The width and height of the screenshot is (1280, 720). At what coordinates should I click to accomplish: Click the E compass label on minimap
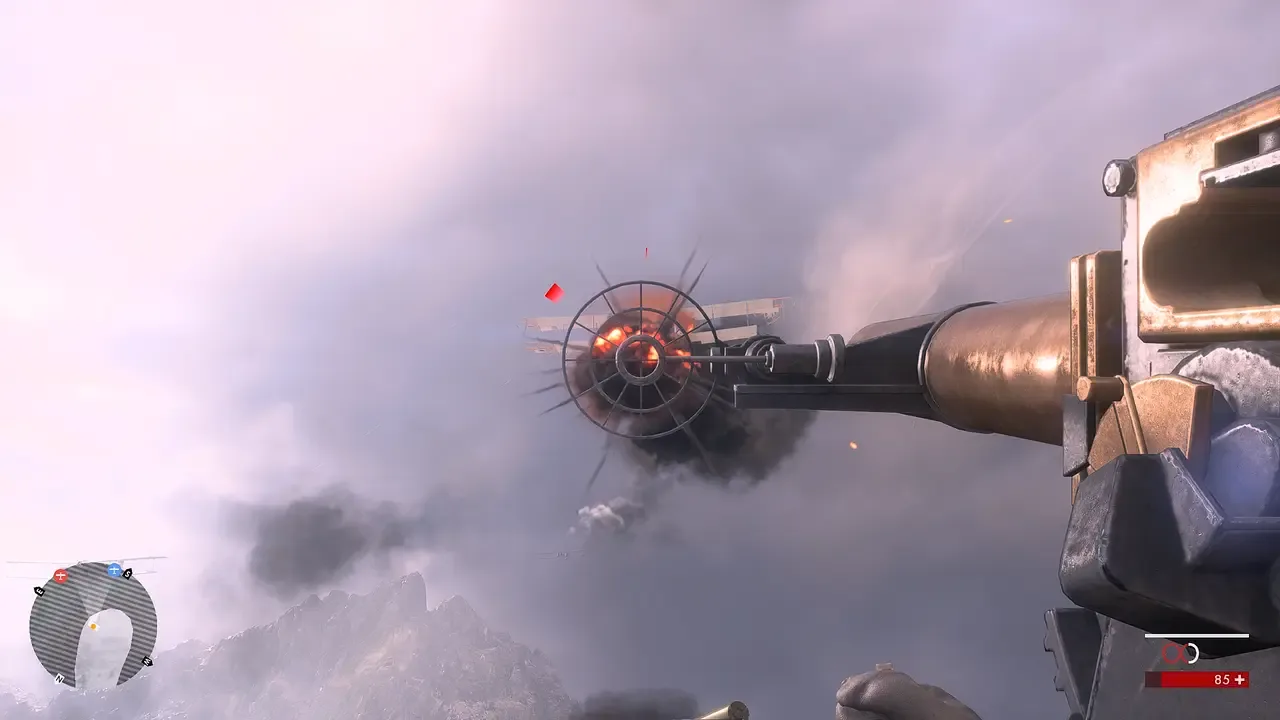coord(39,591)
